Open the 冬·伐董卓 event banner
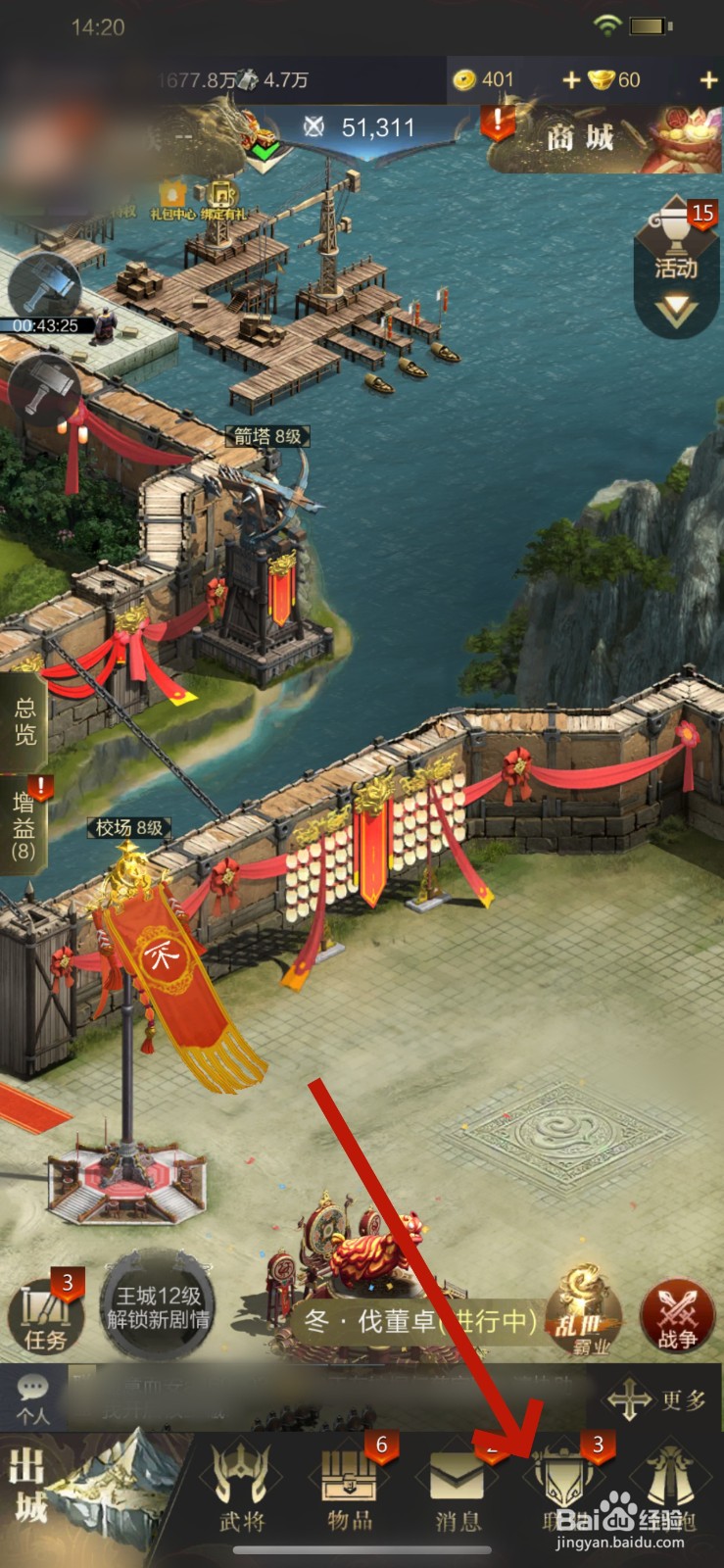 tap(421, 1321)
